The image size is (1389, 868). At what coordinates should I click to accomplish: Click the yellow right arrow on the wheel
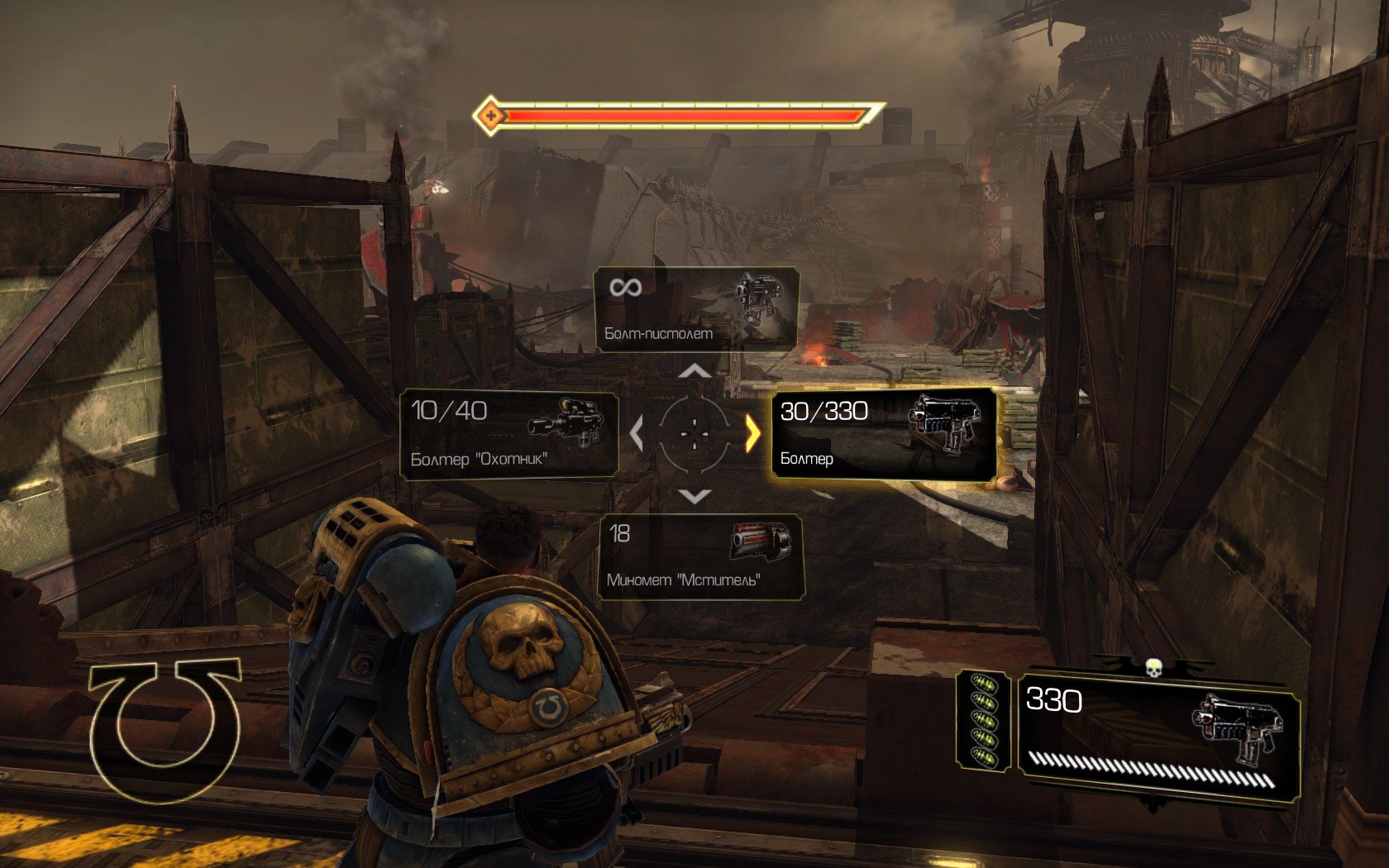click(x=752, y=432)
